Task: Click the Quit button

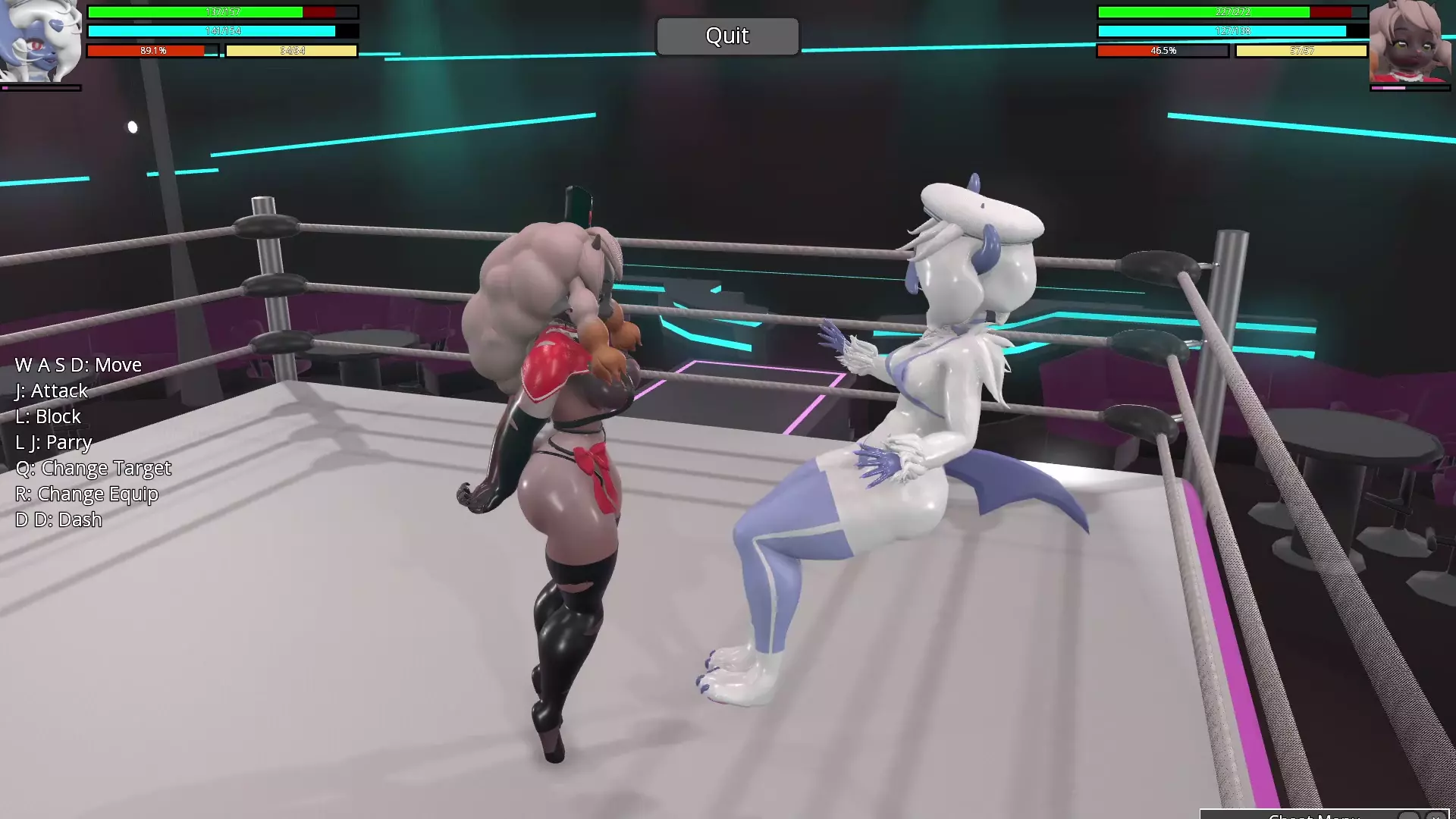Action: coord(727,36)
